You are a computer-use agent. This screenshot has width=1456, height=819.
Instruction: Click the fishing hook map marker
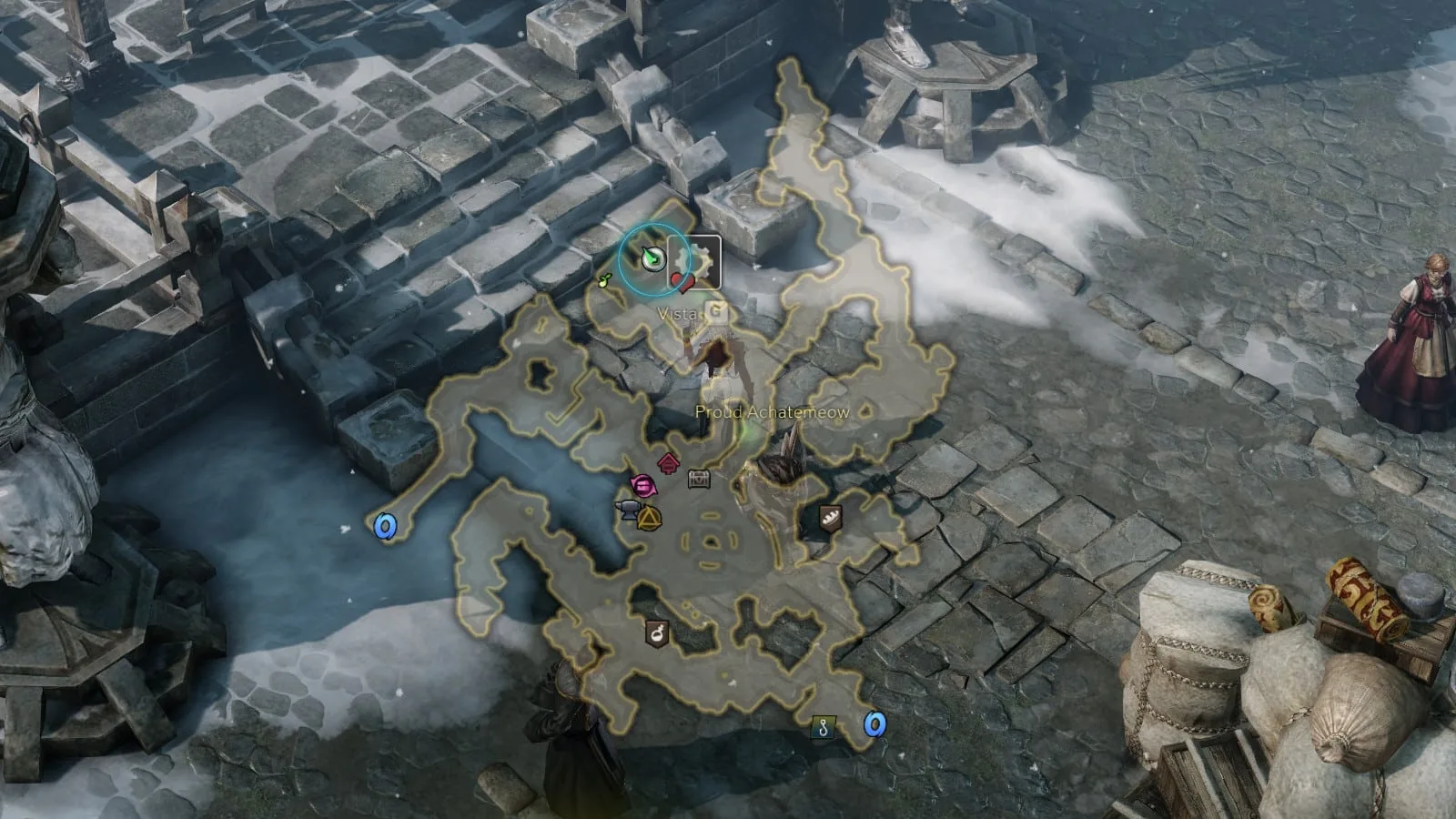pos(824,727)
